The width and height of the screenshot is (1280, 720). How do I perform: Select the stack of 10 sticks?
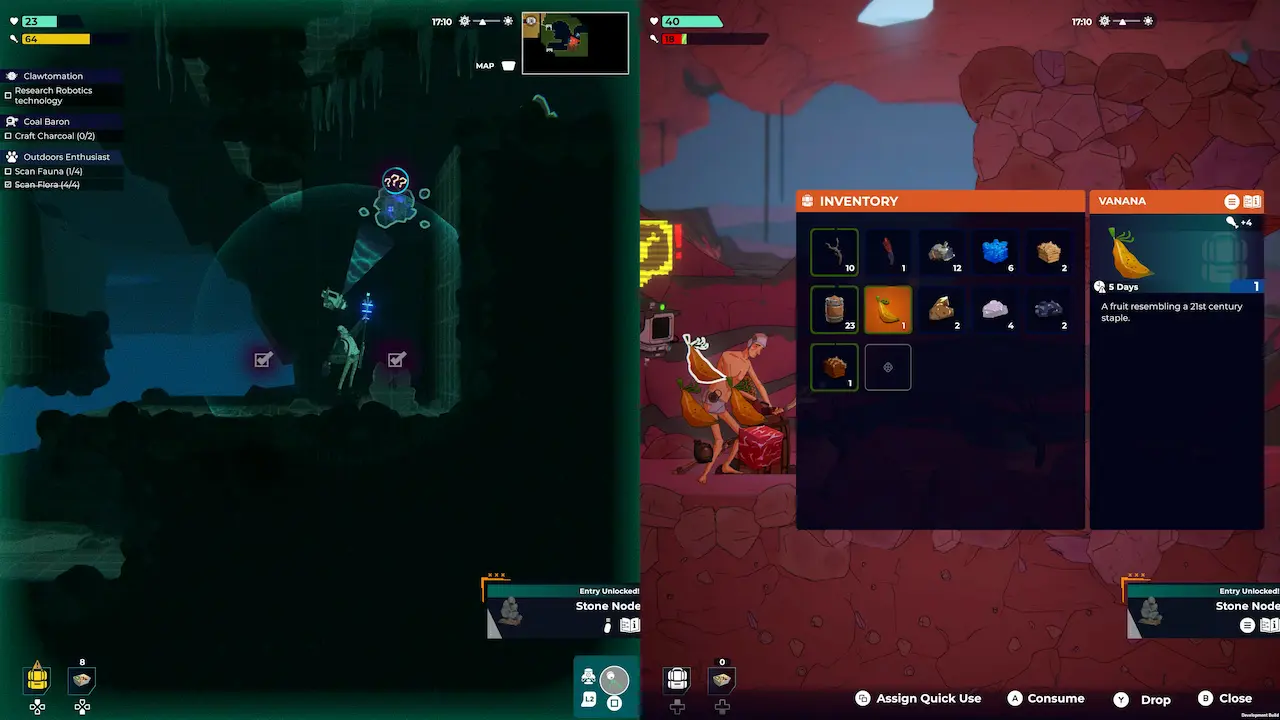pos(834,252)
